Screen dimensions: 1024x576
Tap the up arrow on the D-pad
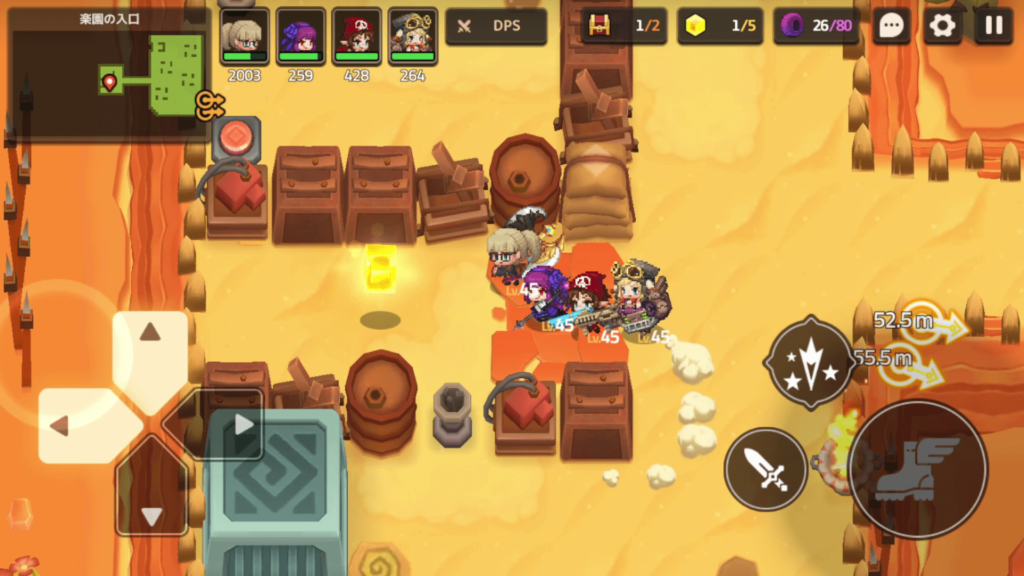tap(150, 336)
